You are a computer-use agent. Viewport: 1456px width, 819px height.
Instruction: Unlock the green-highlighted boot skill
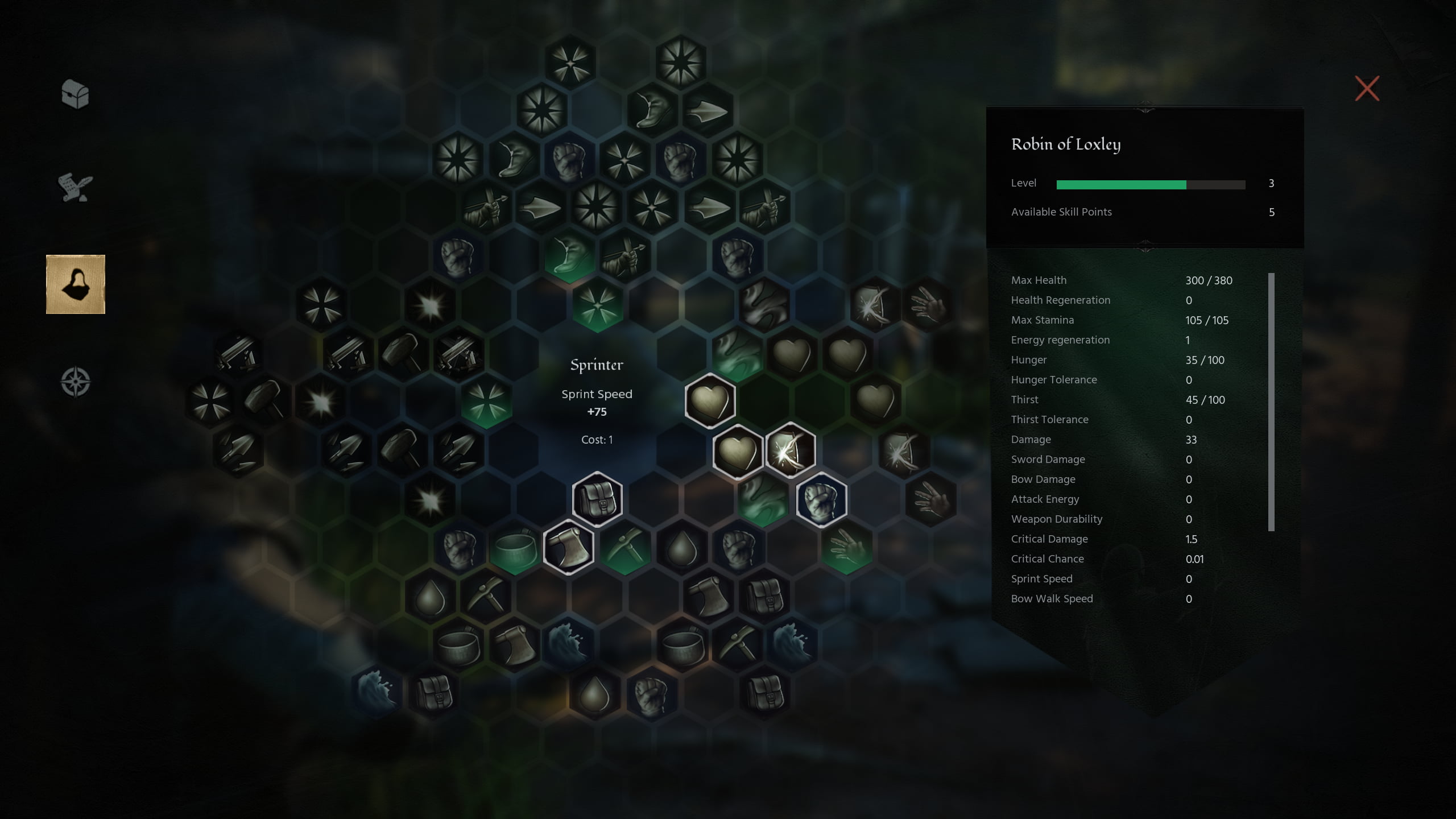tap(569, 255)
